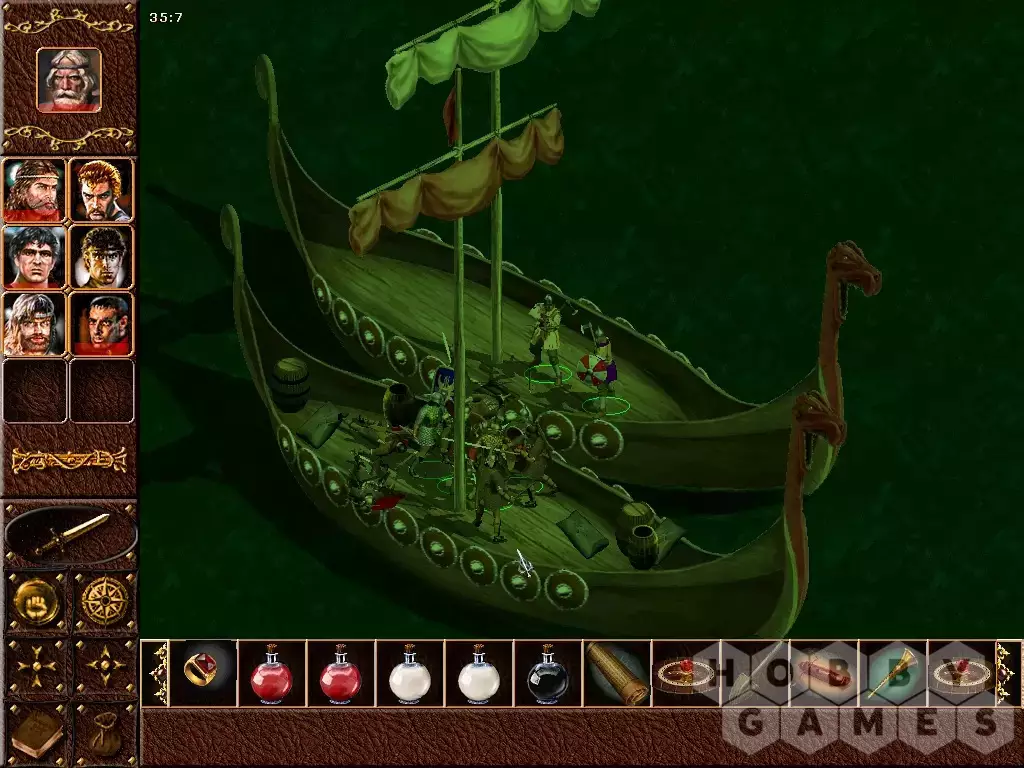The height and width of the screenshot is (768, 1024).
Task: Choose the blond bearded warrior portrait
Action: (34, 324)
